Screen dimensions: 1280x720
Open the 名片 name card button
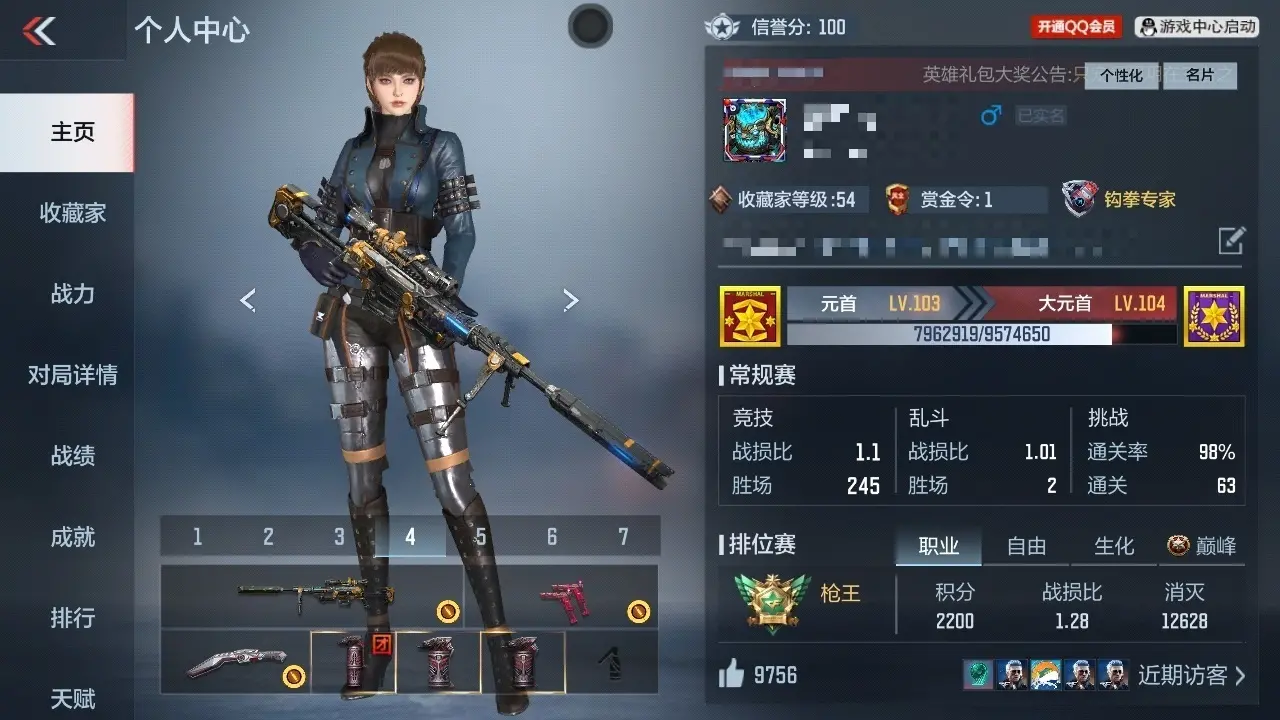(x=1199, y=76)
